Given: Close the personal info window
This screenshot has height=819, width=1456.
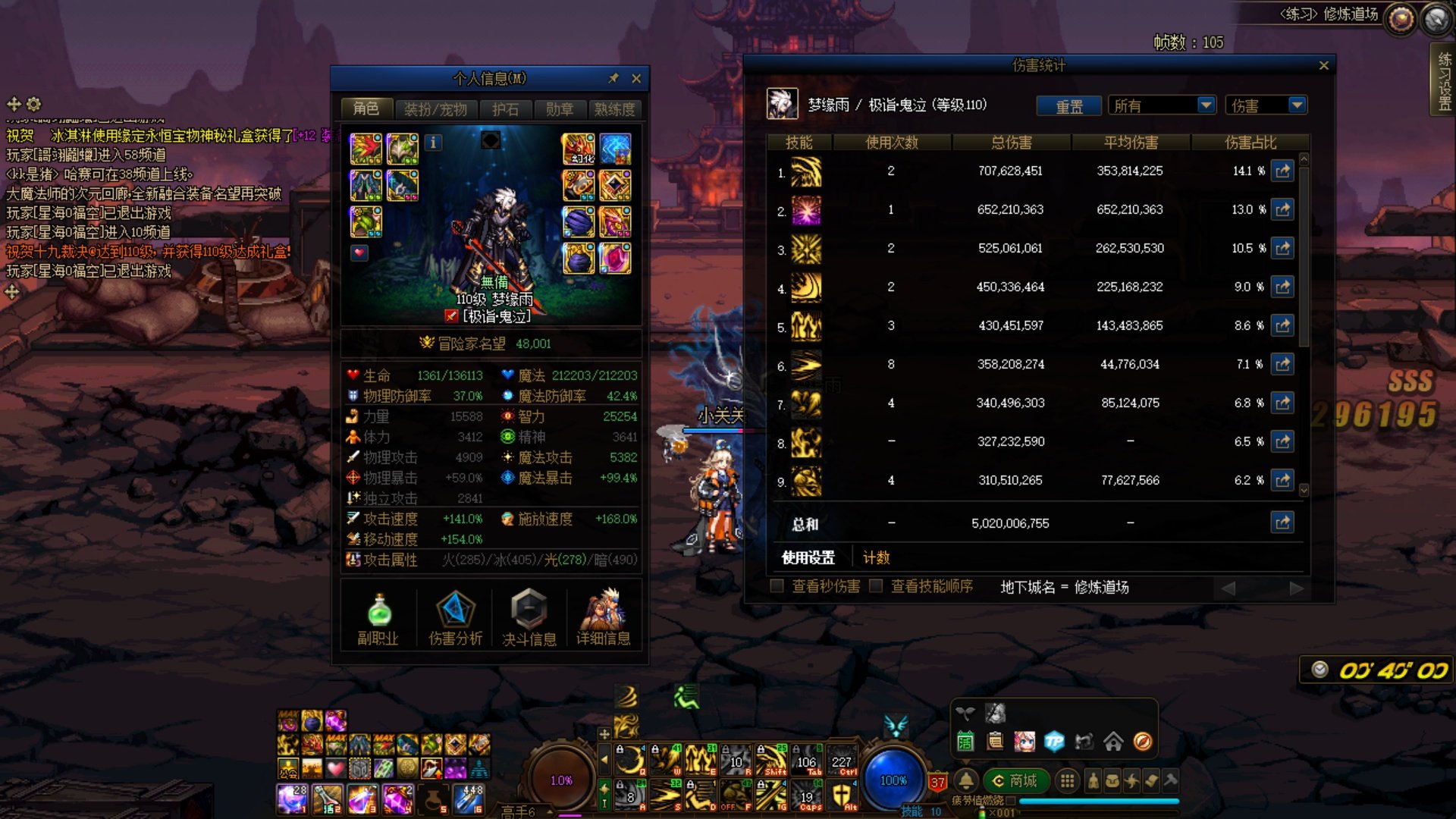Looking at the screenshot, I should tap(636, 78).
